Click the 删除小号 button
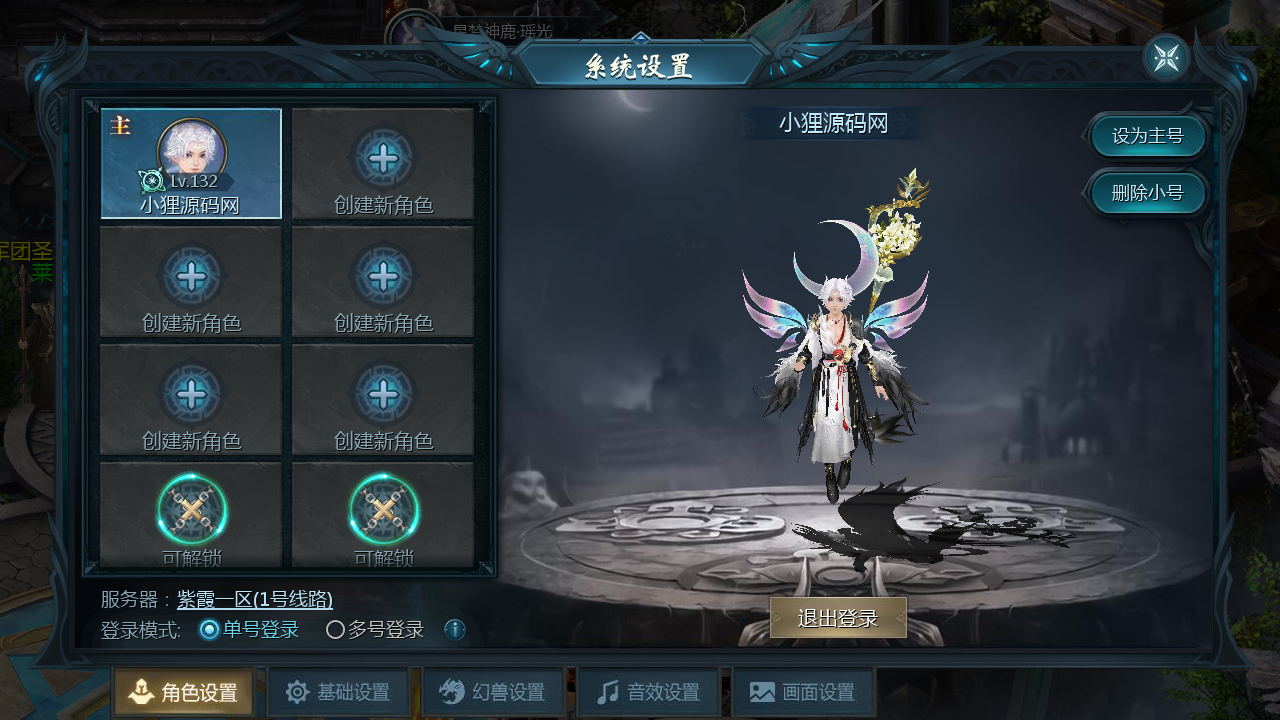Image resolution: width=1280 pixels, height=720 pixels. pyautogui.click(x=1147, y=193)
